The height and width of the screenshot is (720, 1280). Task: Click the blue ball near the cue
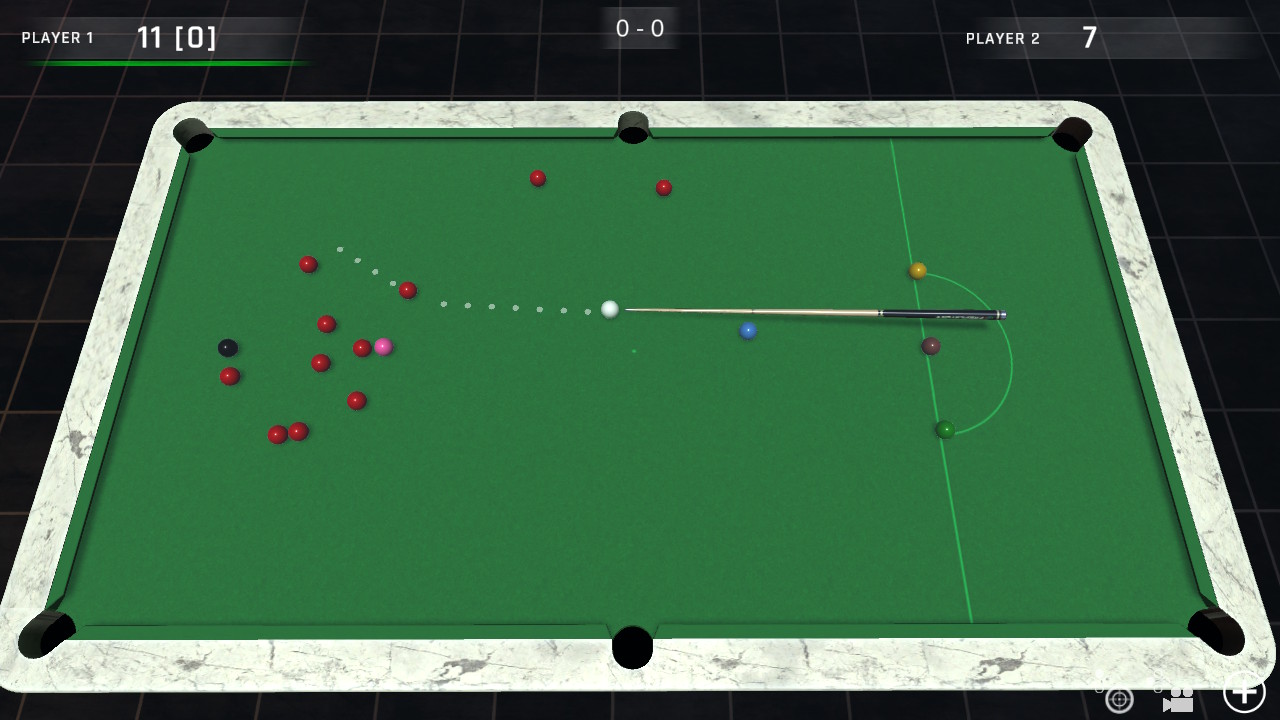(x=748, y=331)
